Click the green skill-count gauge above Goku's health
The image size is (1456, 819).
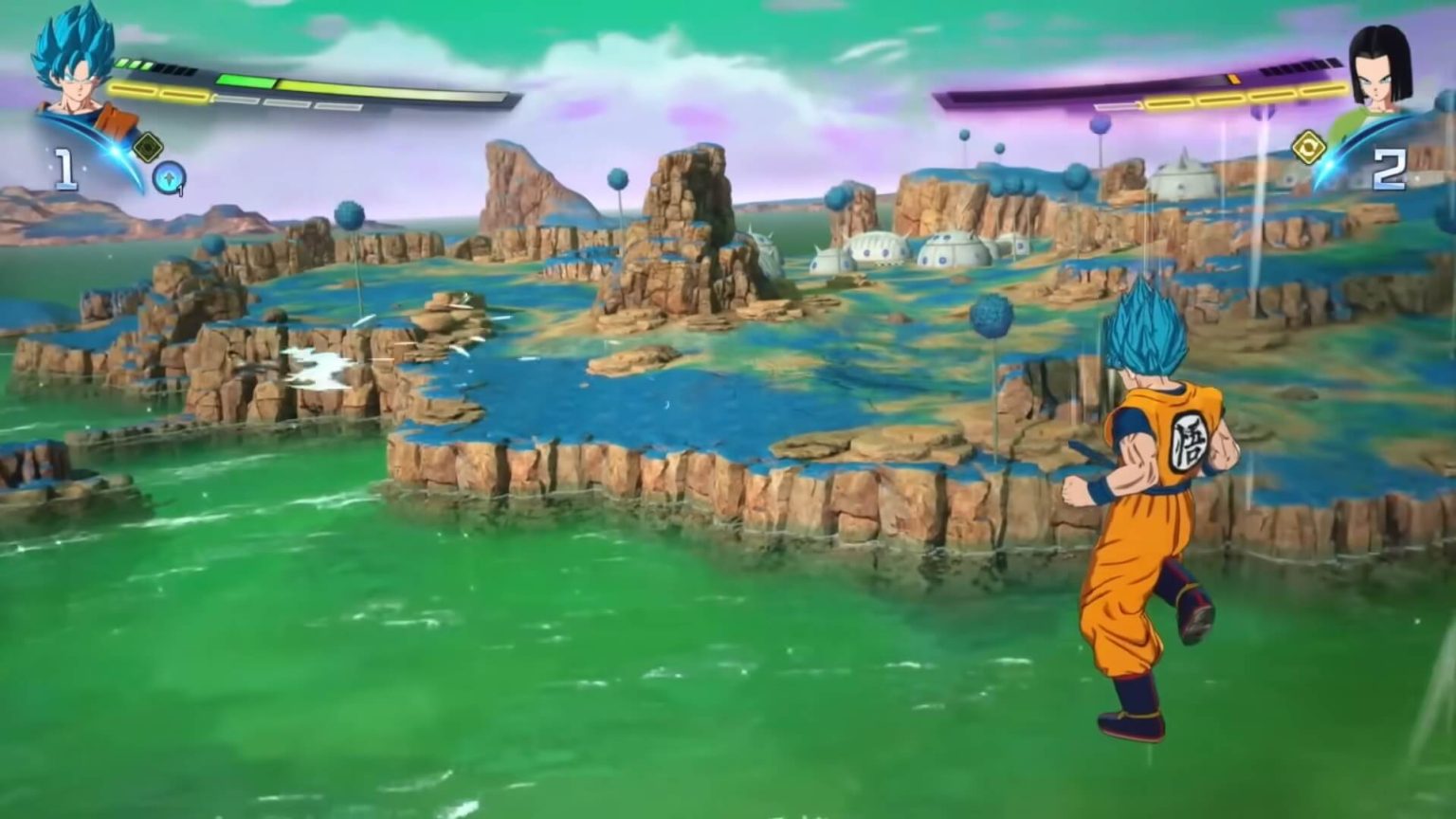click(133, 63)
